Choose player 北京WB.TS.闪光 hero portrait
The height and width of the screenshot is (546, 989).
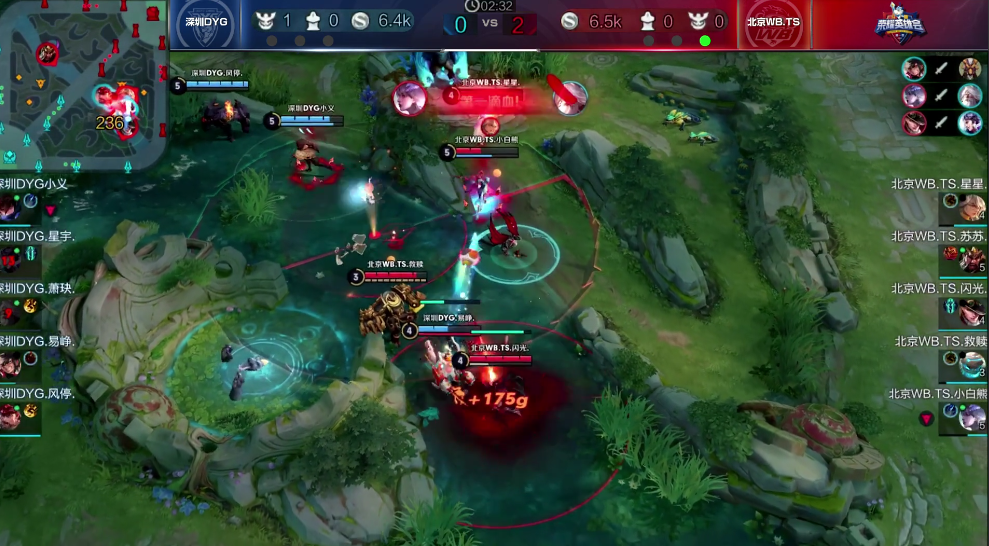coord(973,312)
